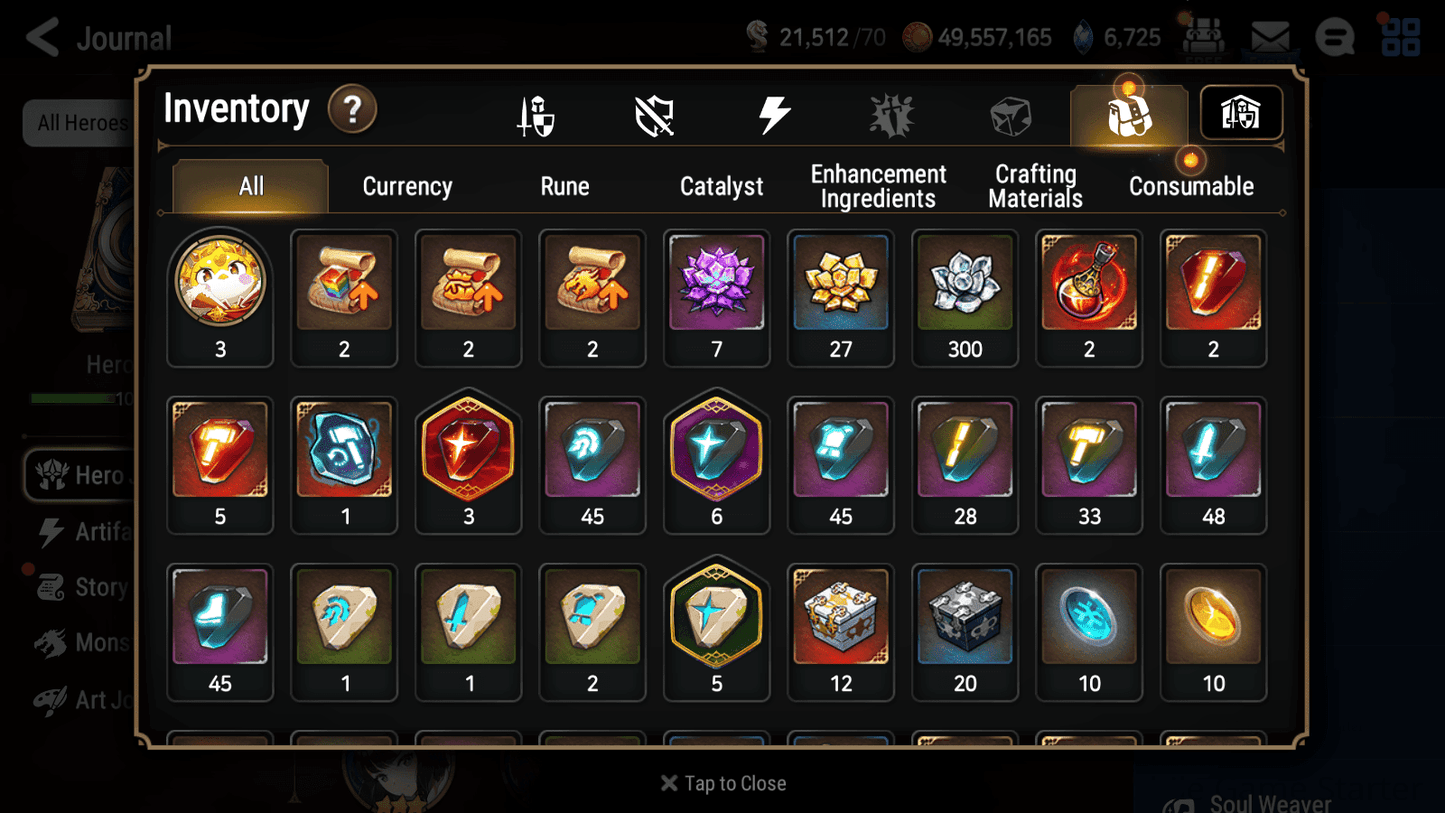Open the Exclusive Equipment category icon

(655, 113)
